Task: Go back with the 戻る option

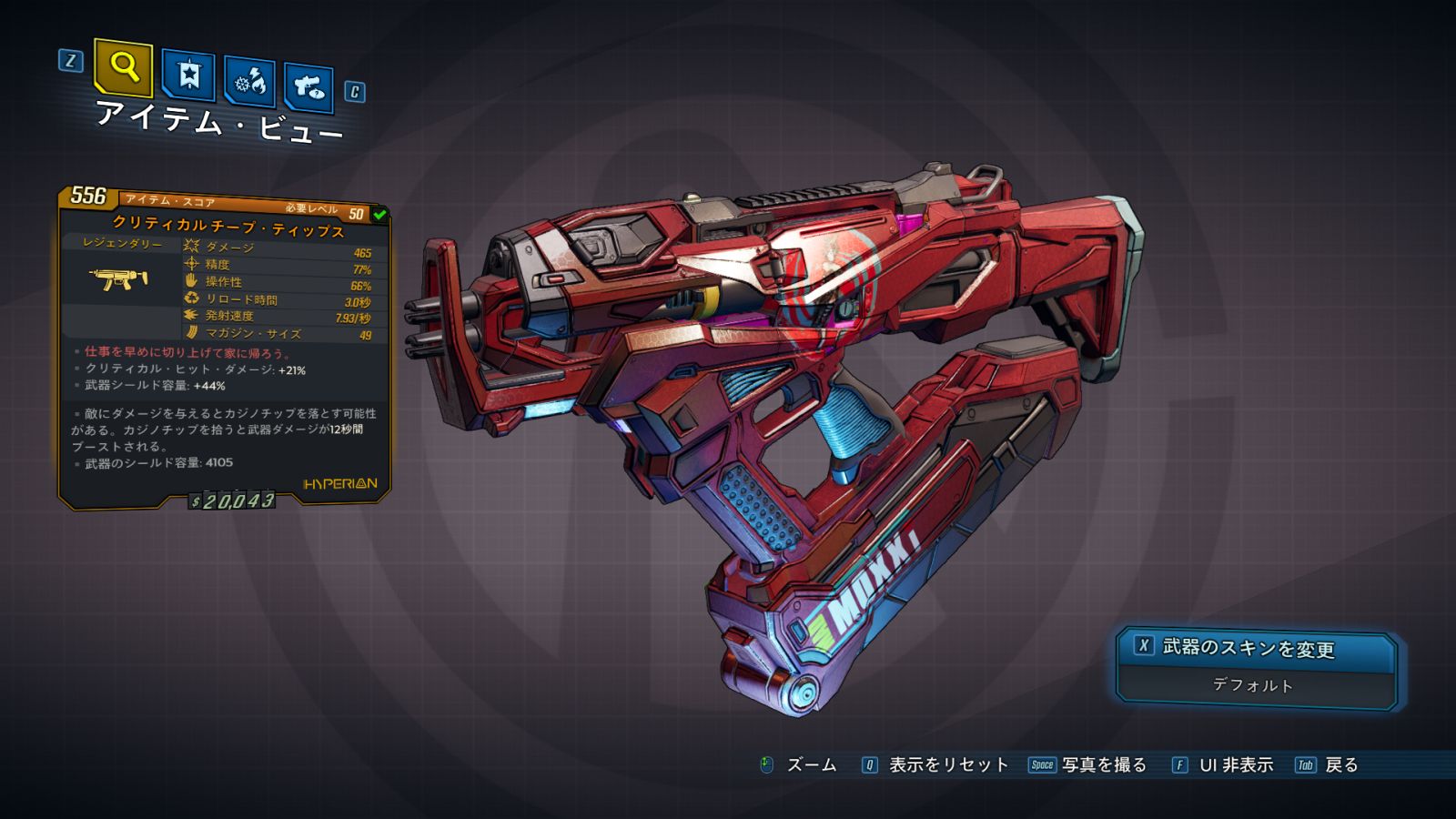Action: point(1340,765)
